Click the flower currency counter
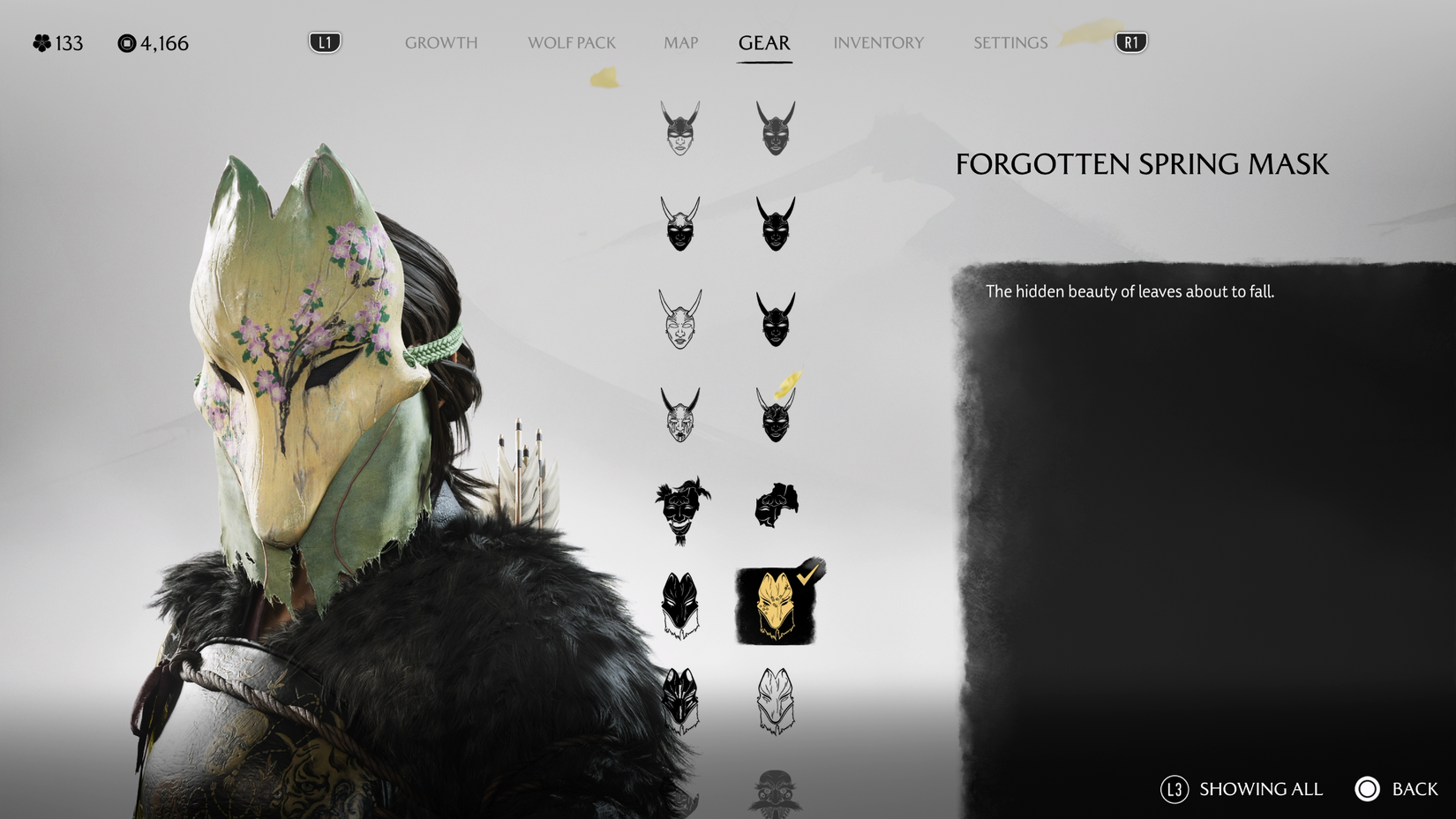The width and height of the screenshot is (1456, 819). click(x=57, y=42)
